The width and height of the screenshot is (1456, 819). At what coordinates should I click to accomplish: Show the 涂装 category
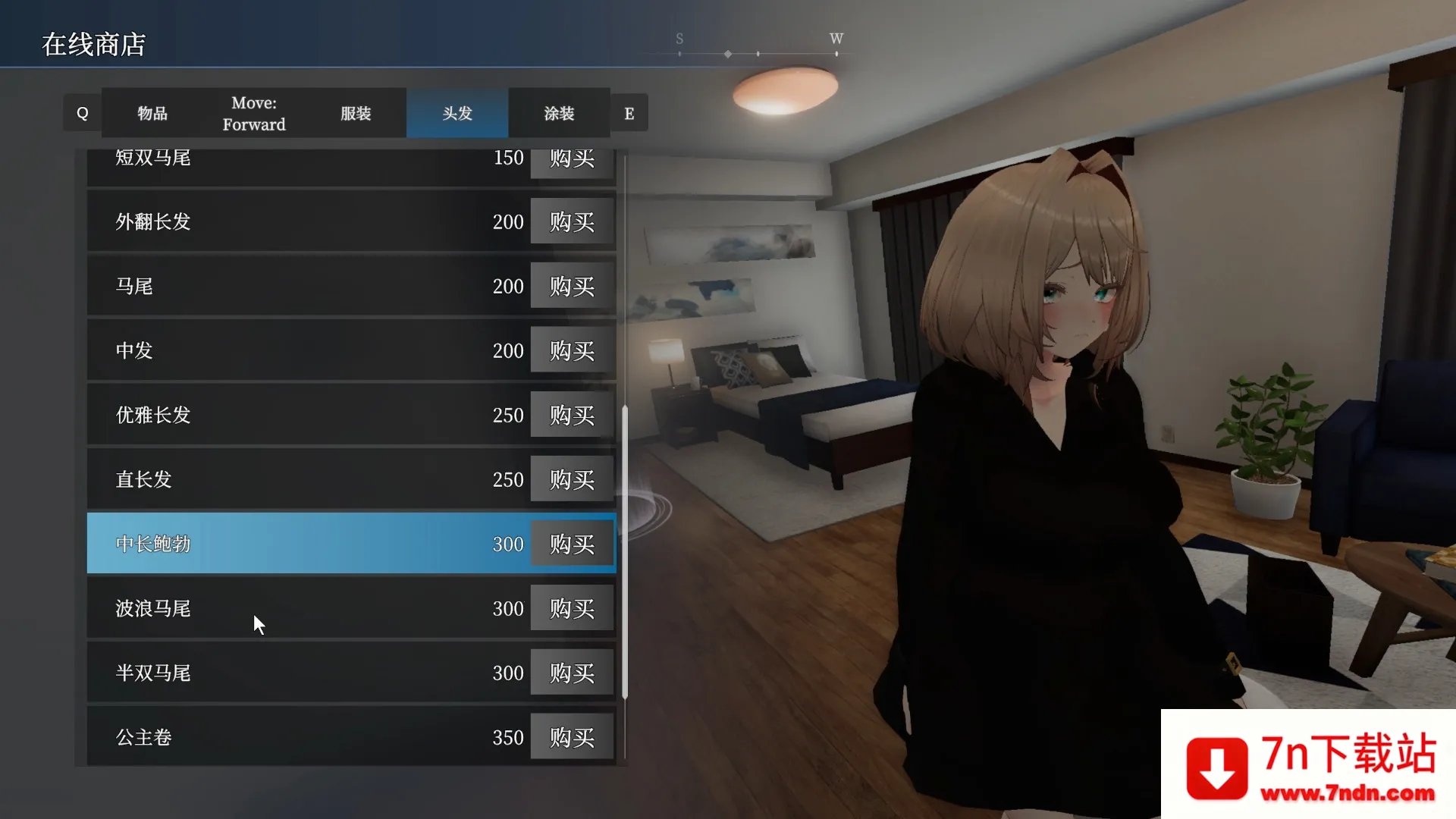tap(559, 113)
